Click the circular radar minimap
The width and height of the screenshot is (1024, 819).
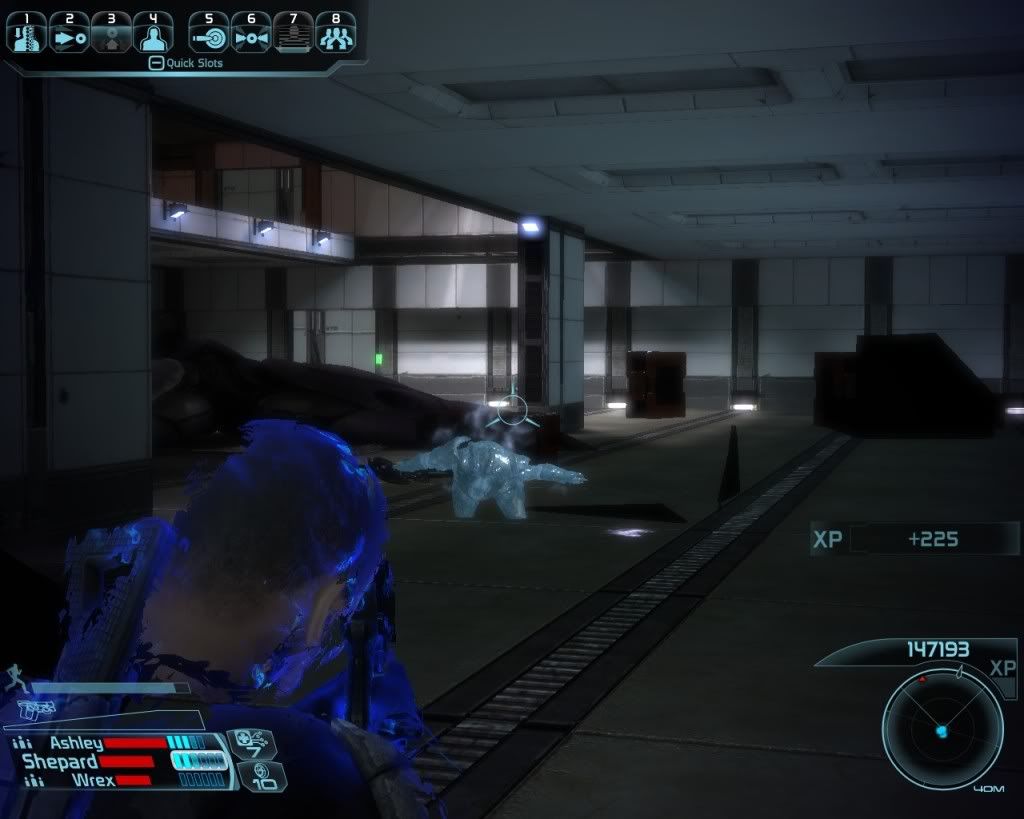click(942, 727)
